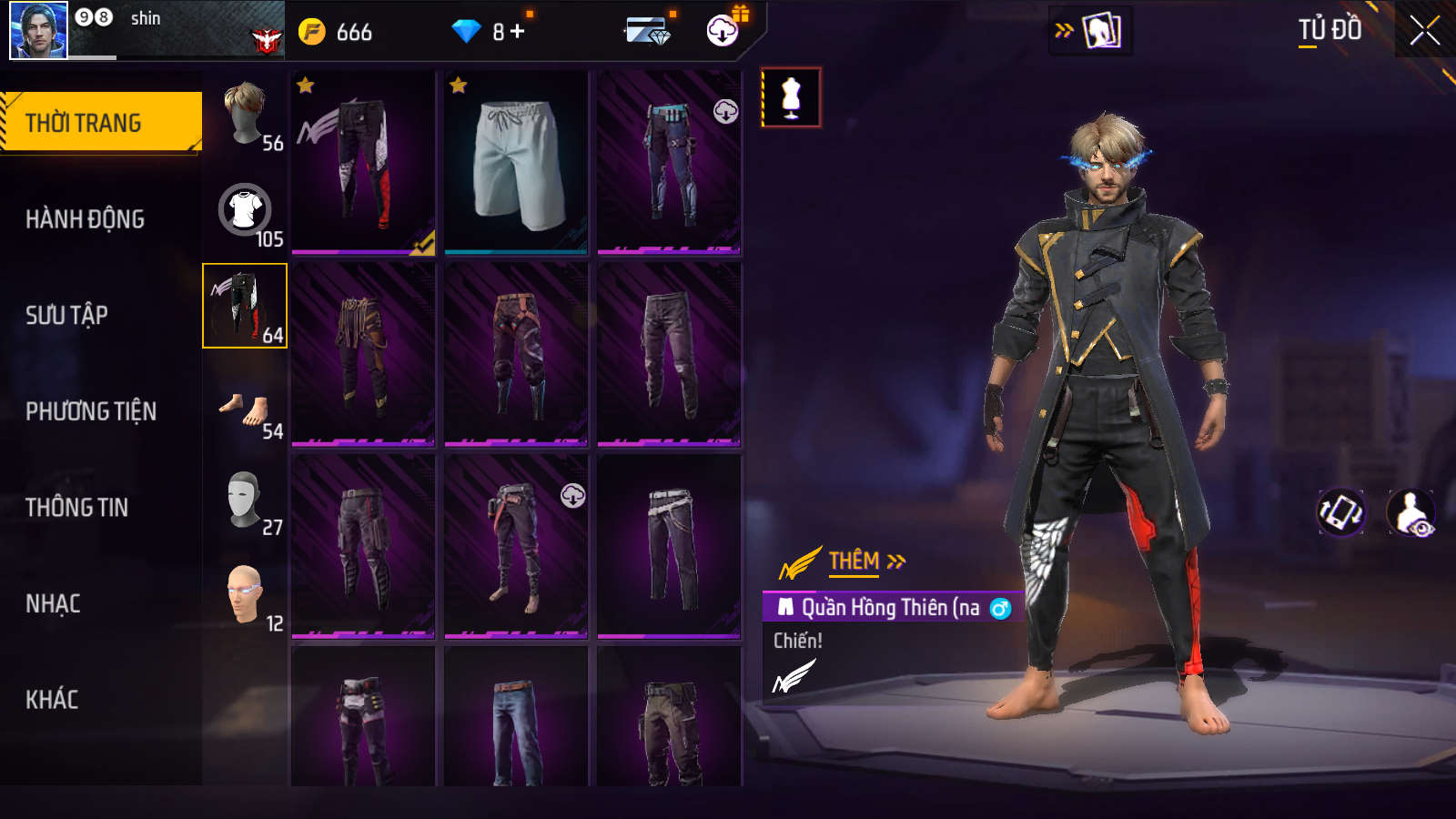Open the mannequin outfit preset button
This screenshot has width=1456, height=819.
791,97
